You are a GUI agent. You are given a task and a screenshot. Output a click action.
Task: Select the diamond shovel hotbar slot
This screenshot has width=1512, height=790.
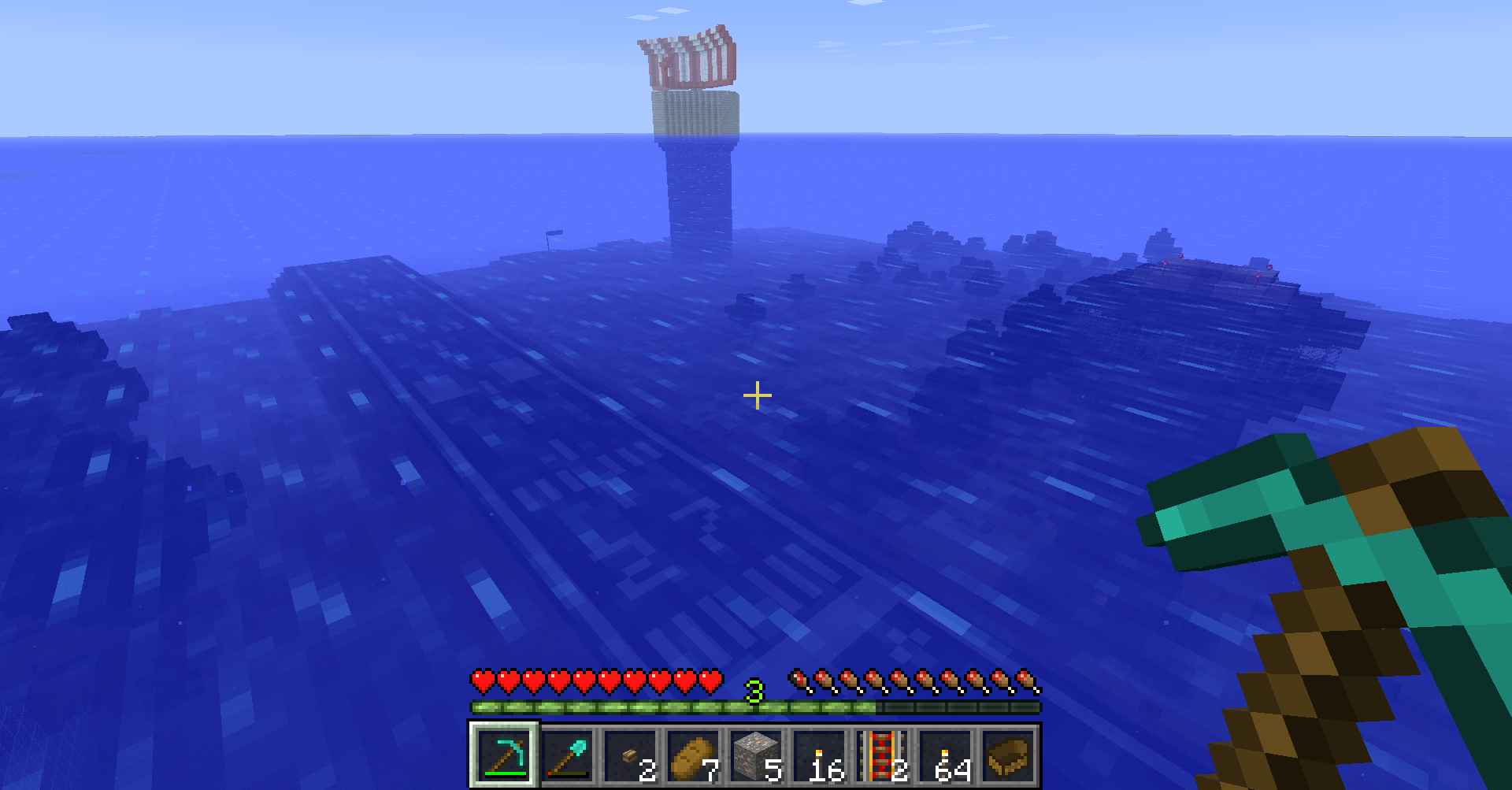[567, 755]
